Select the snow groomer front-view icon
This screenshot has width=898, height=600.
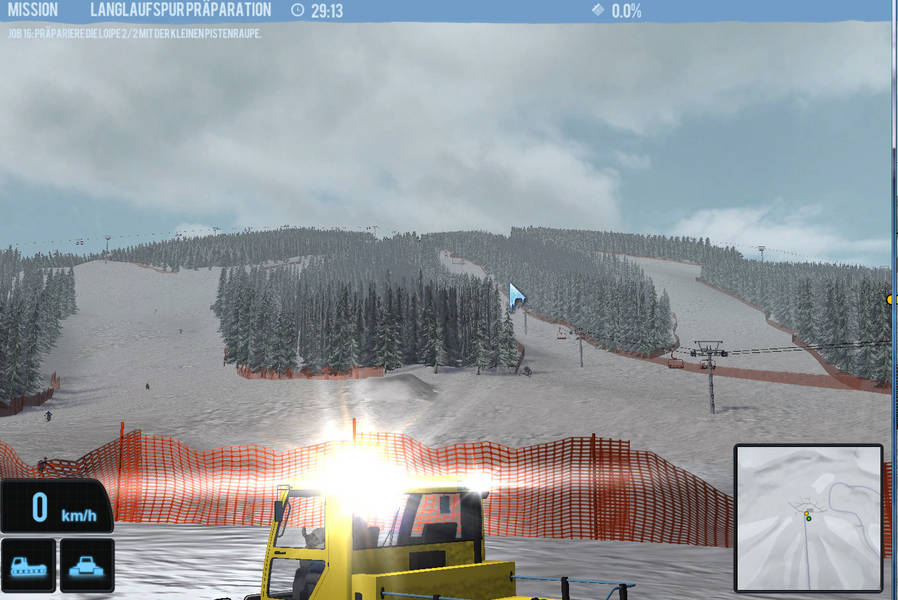(87, 565)
